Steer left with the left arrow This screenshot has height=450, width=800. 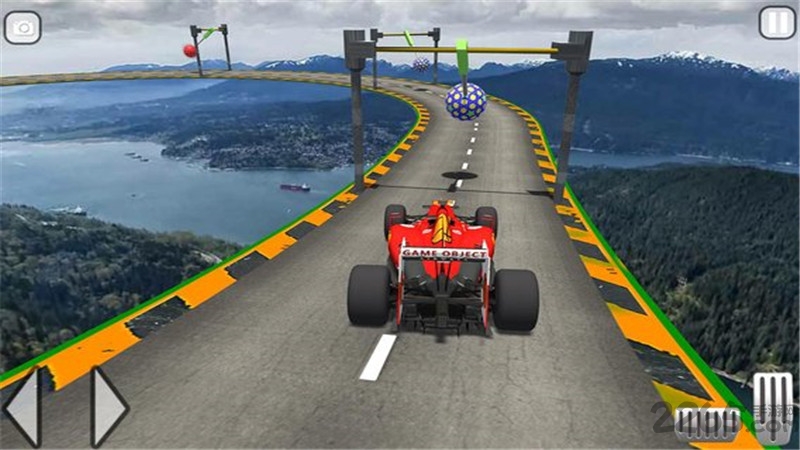23,407
